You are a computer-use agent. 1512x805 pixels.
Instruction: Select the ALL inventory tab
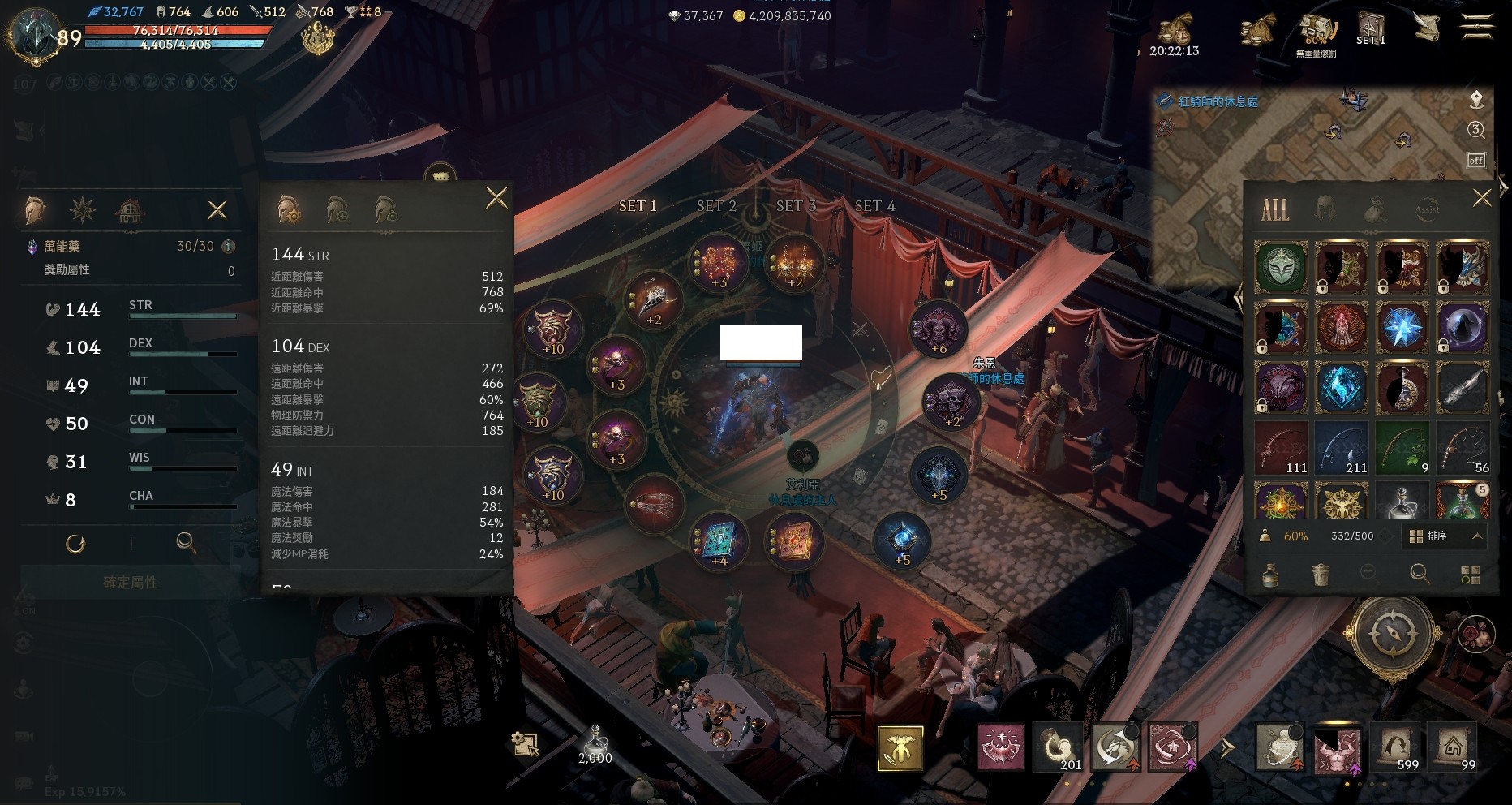[x=1274, y=210]
